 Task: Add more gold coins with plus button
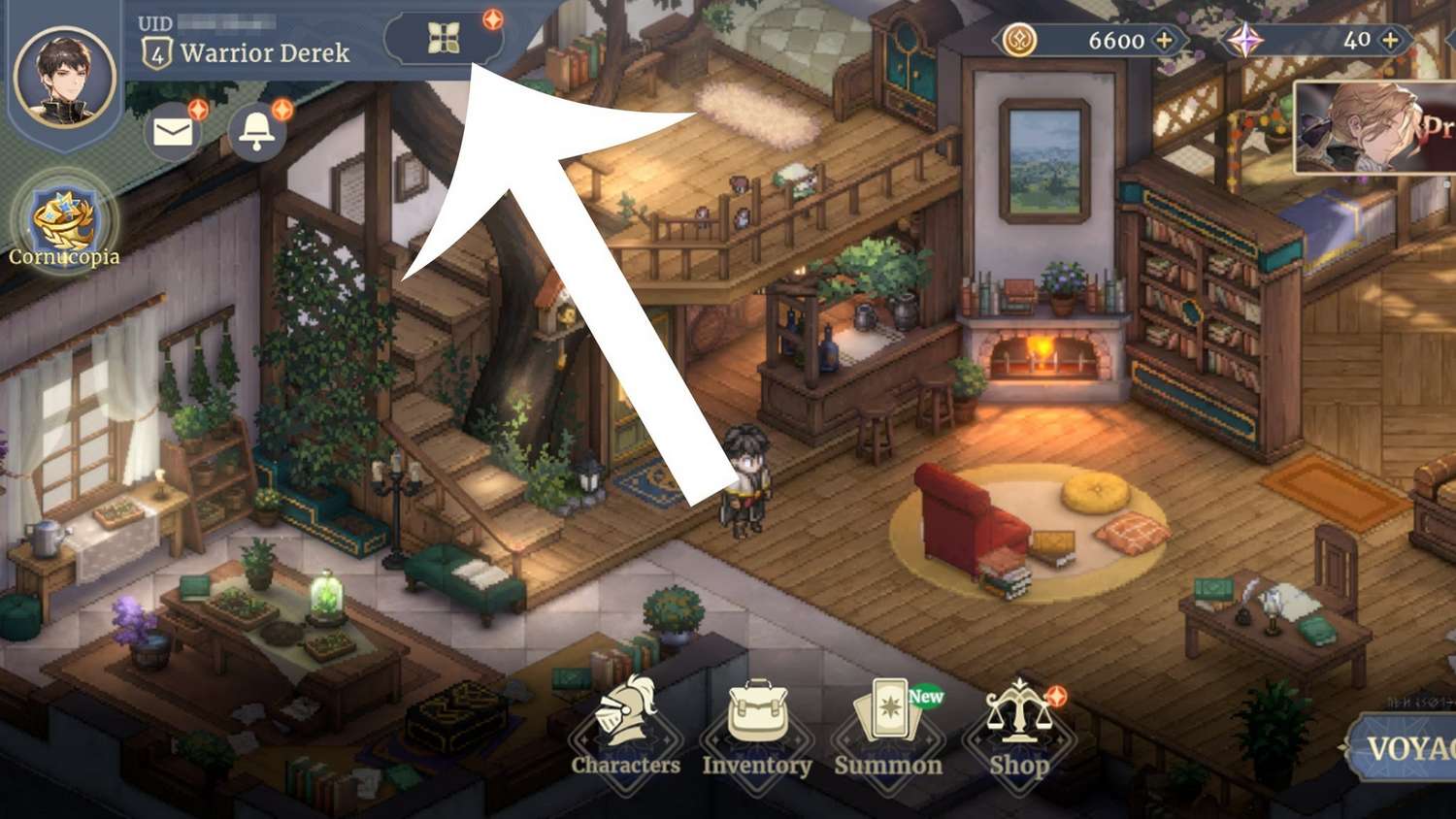point(1164,40)
